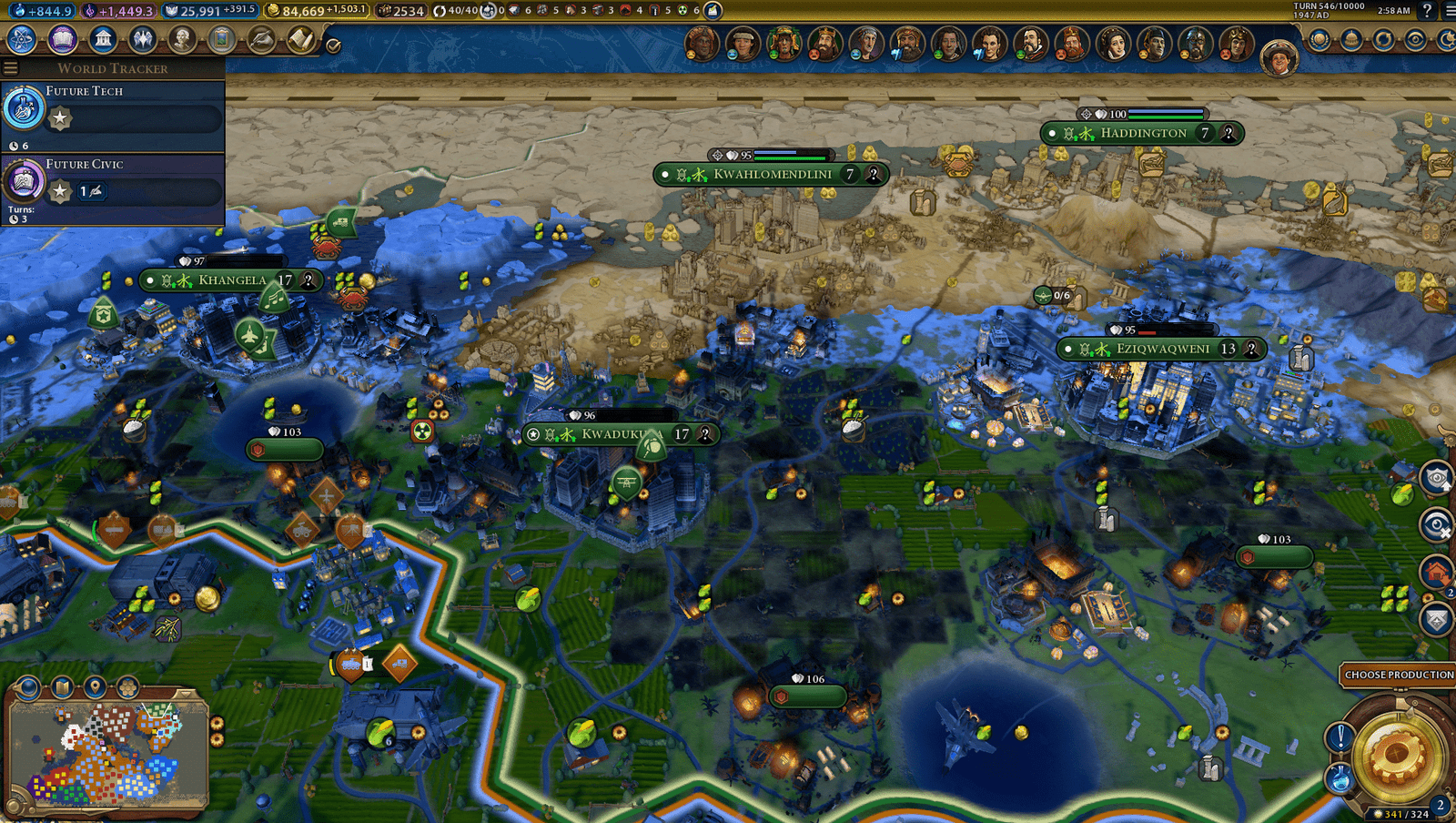
Task: Click the Choose Production notification button
Action: click(x=1398, y=675)
